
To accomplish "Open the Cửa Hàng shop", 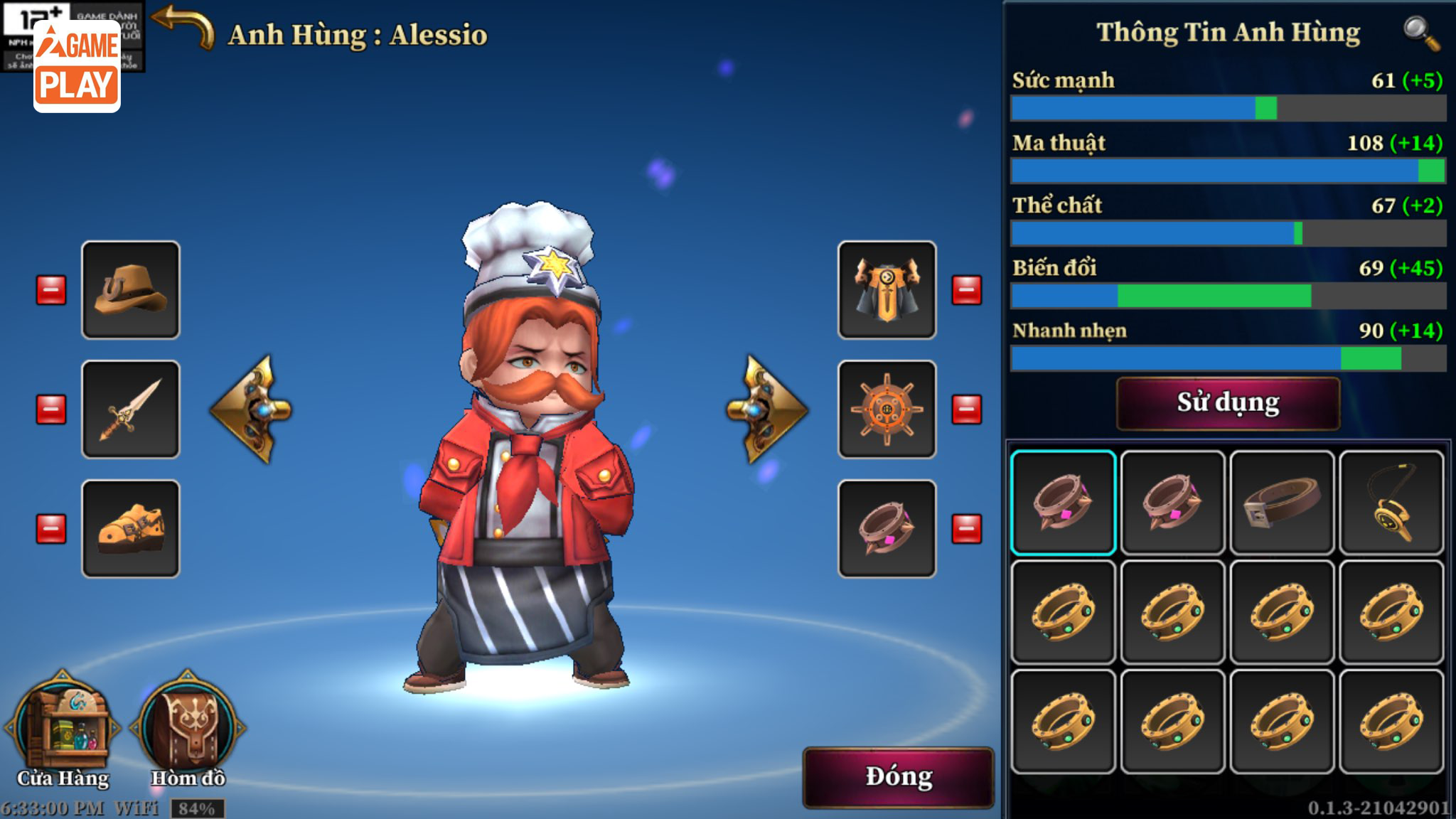I will click(x=63, y=729).
